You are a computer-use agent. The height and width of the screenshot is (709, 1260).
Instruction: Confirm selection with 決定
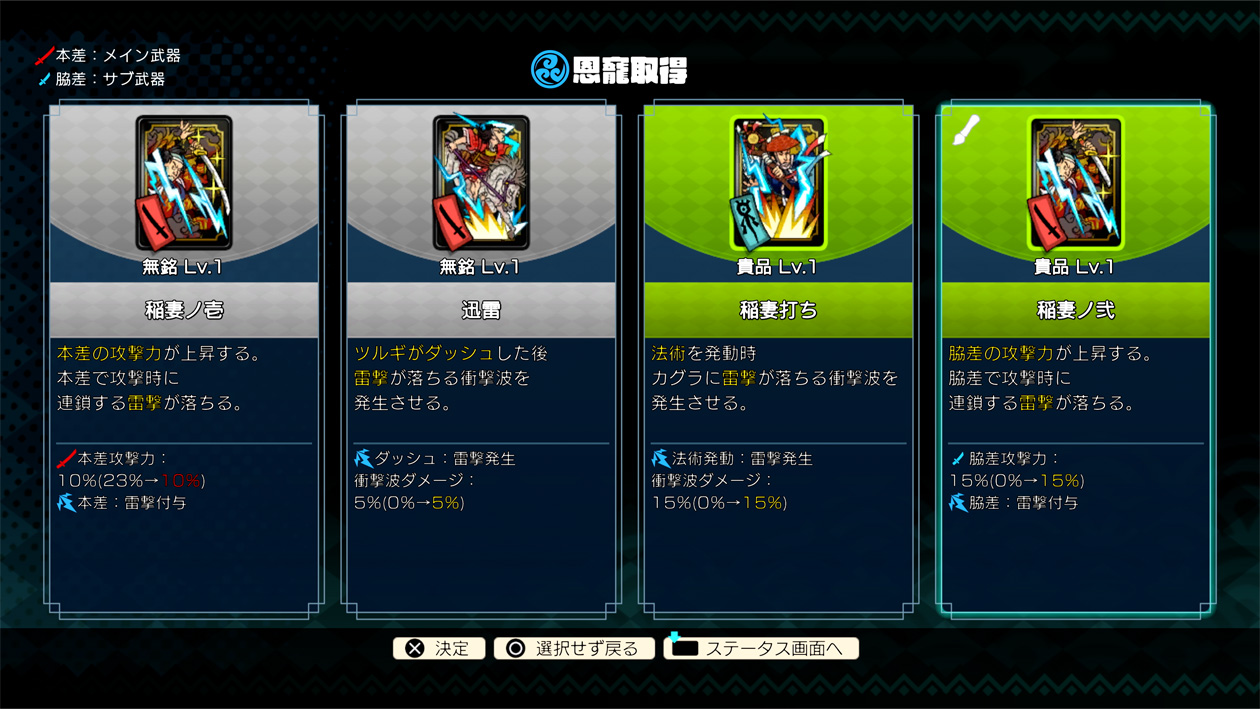click(x=439, y=648)
